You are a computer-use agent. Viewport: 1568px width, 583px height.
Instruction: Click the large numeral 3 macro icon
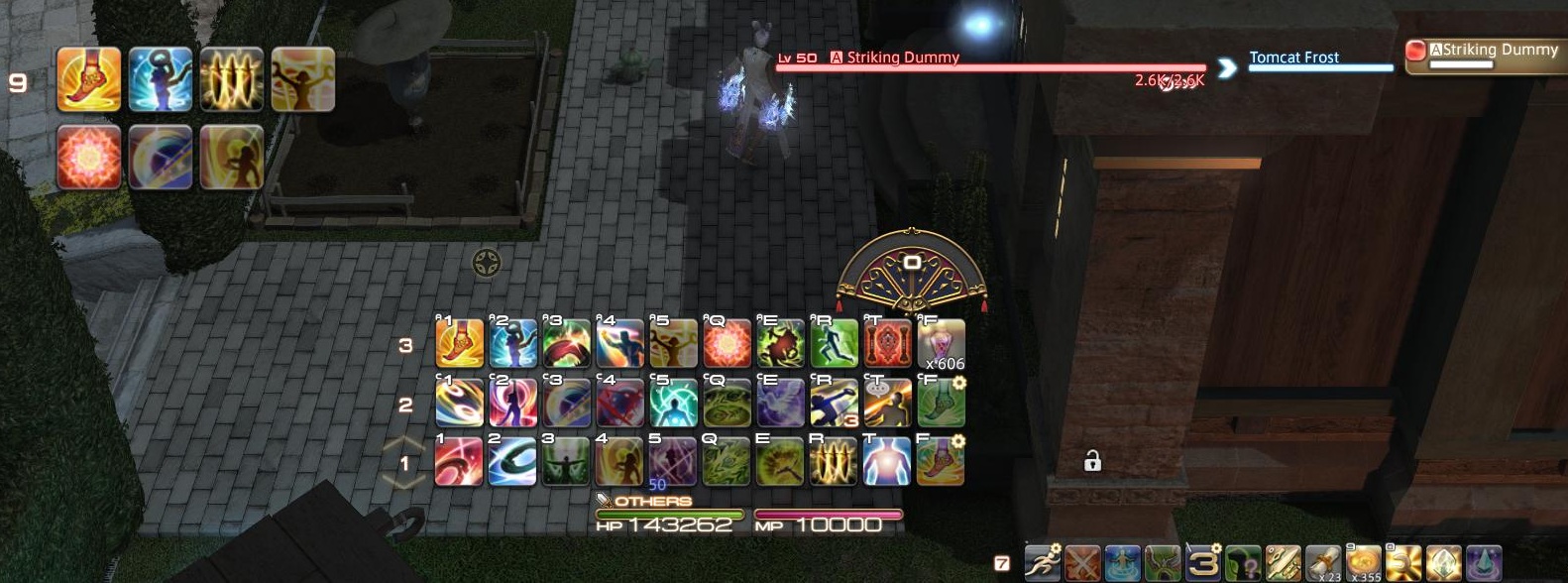tap(1203, 563)
